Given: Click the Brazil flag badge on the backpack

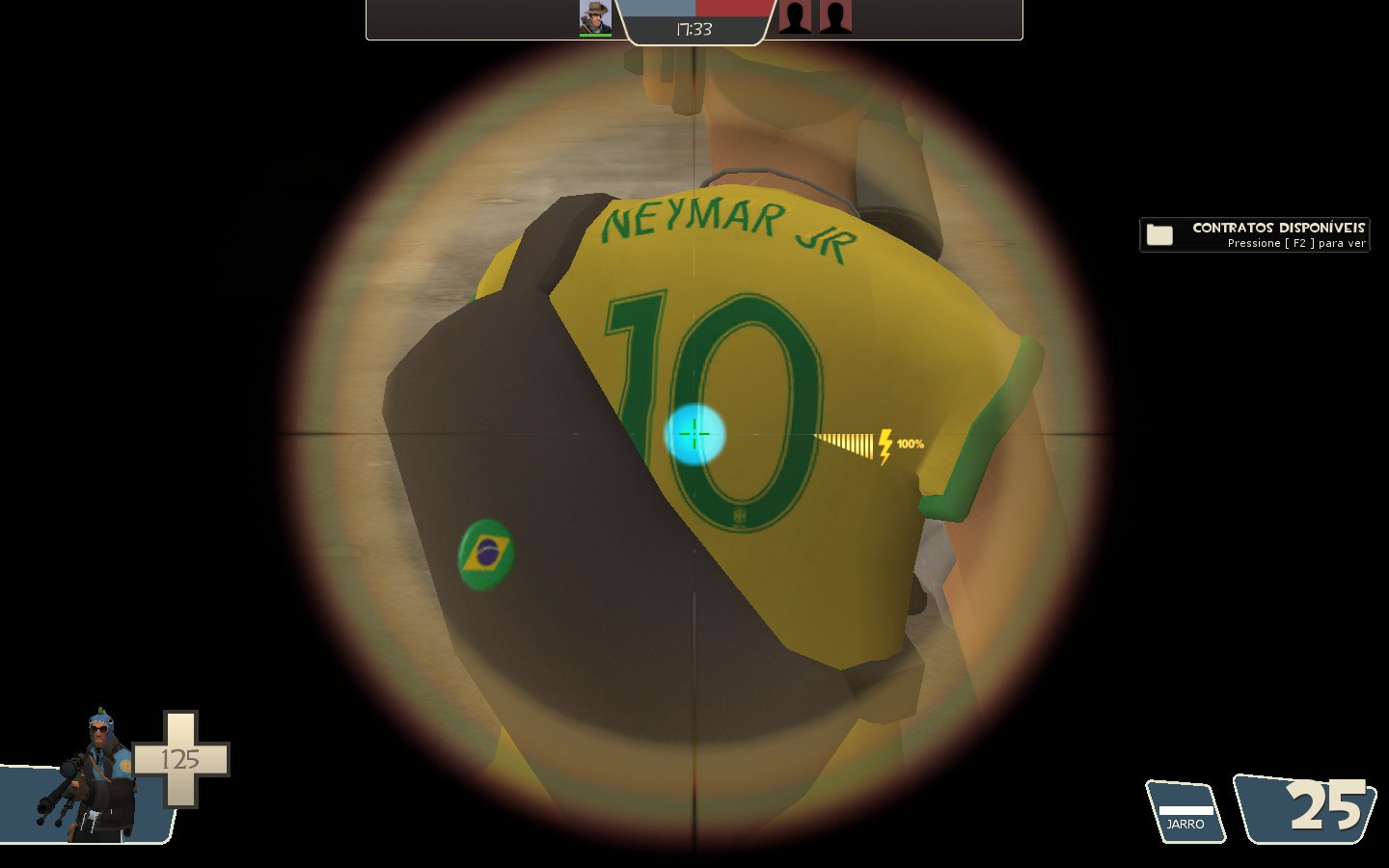Looking at the screenshot, I should click(485, 556).
